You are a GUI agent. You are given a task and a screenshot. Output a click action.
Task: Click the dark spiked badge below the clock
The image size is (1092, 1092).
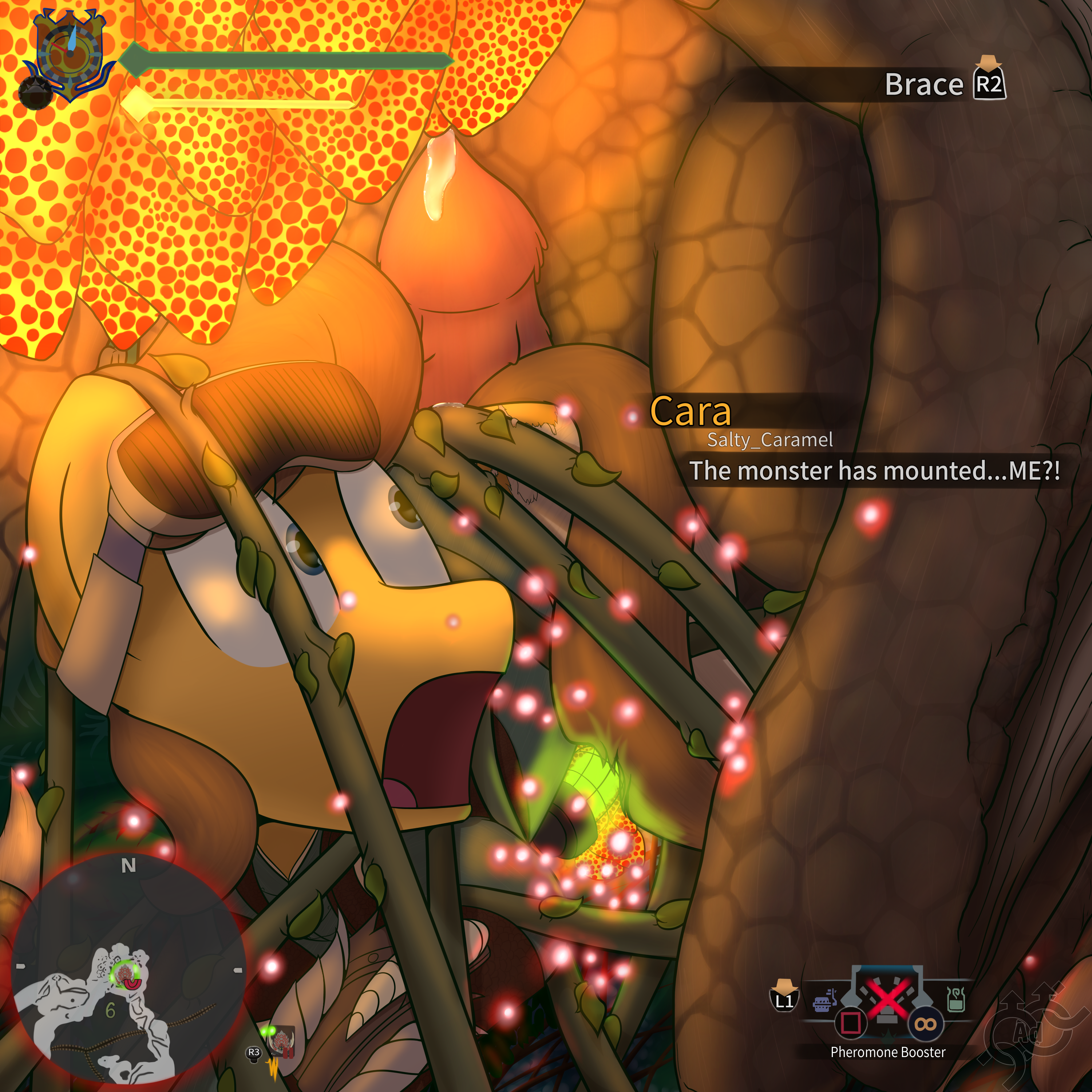(x=35, y=92)
